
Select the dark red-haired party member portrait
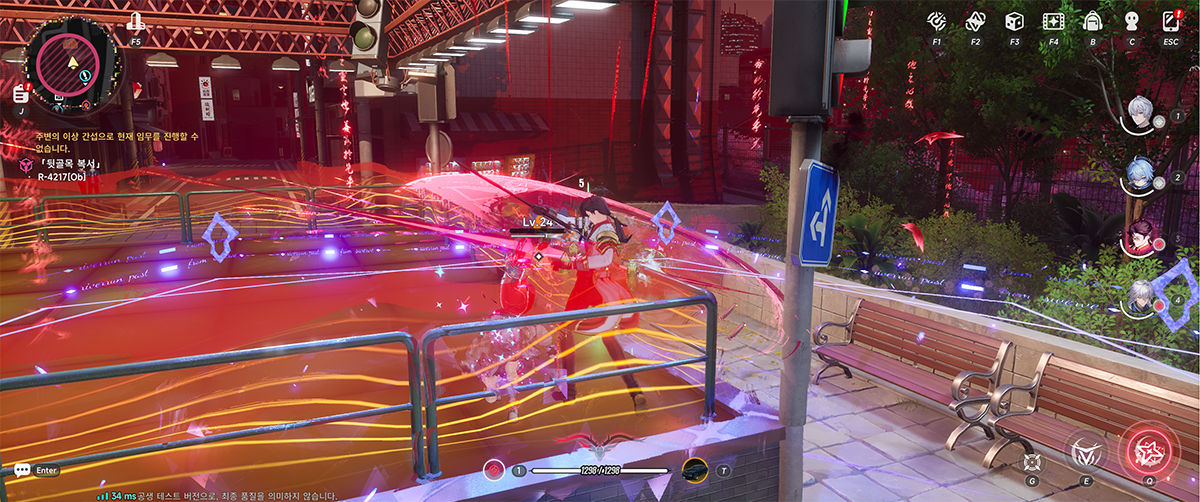[1142, 237]
